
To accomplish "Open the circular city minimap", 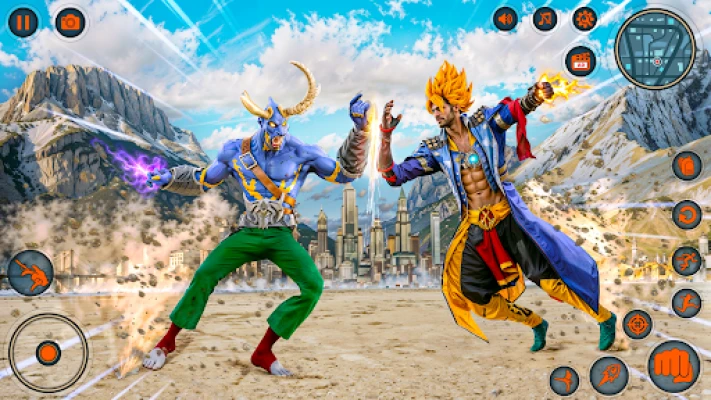I will [x=655, y=48].
